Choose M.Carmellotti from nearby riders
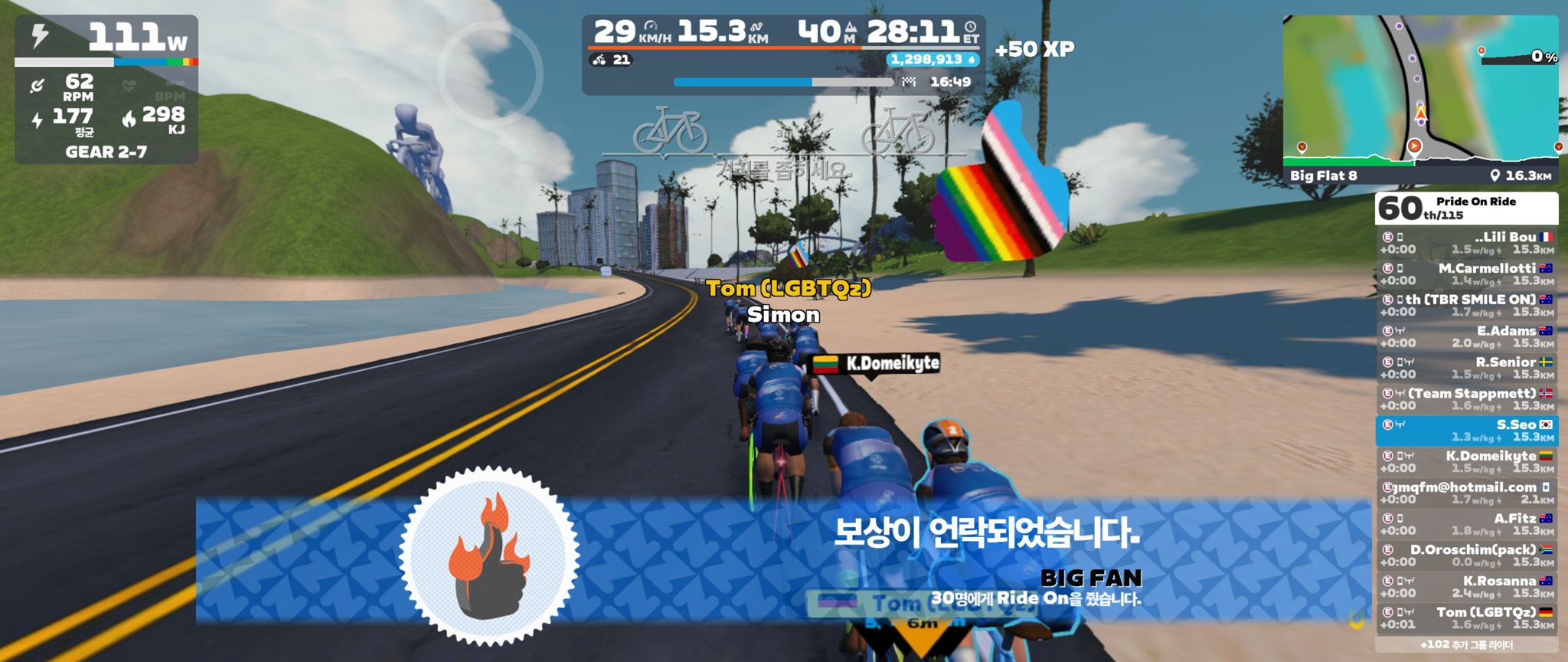This screenshot has height=662, width=1568. point(1466,274)
